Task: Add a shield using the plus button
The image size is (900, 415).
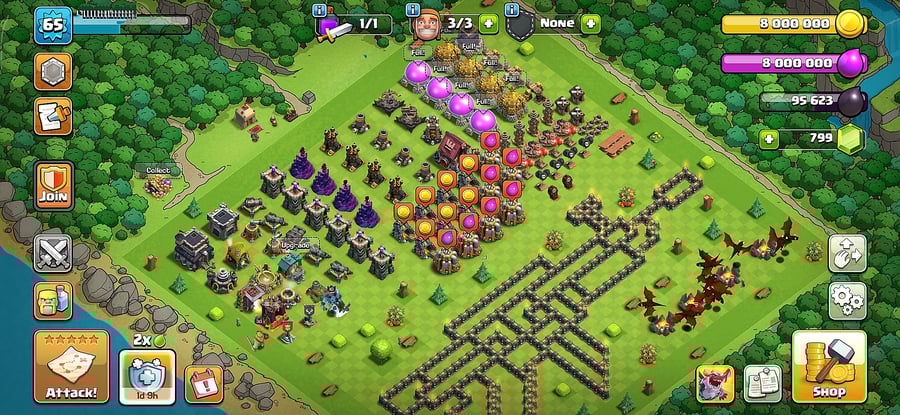Action: (591, 24)
